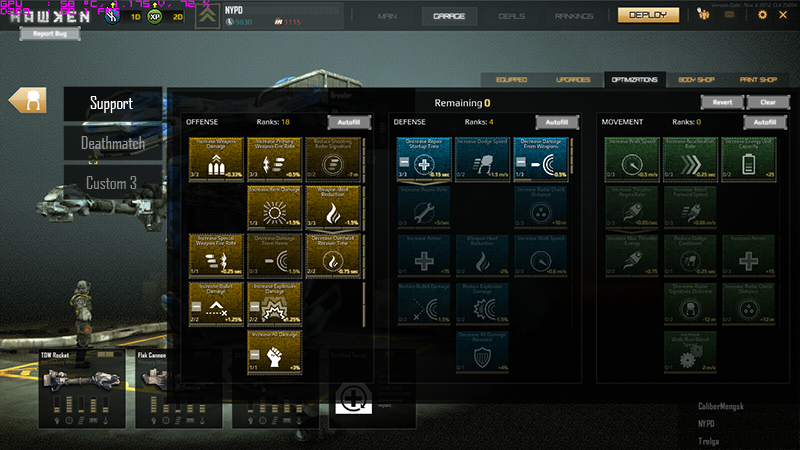Open settings via the gear icon
This screenshot has height=450, width=800.
[x=763, y=15]
